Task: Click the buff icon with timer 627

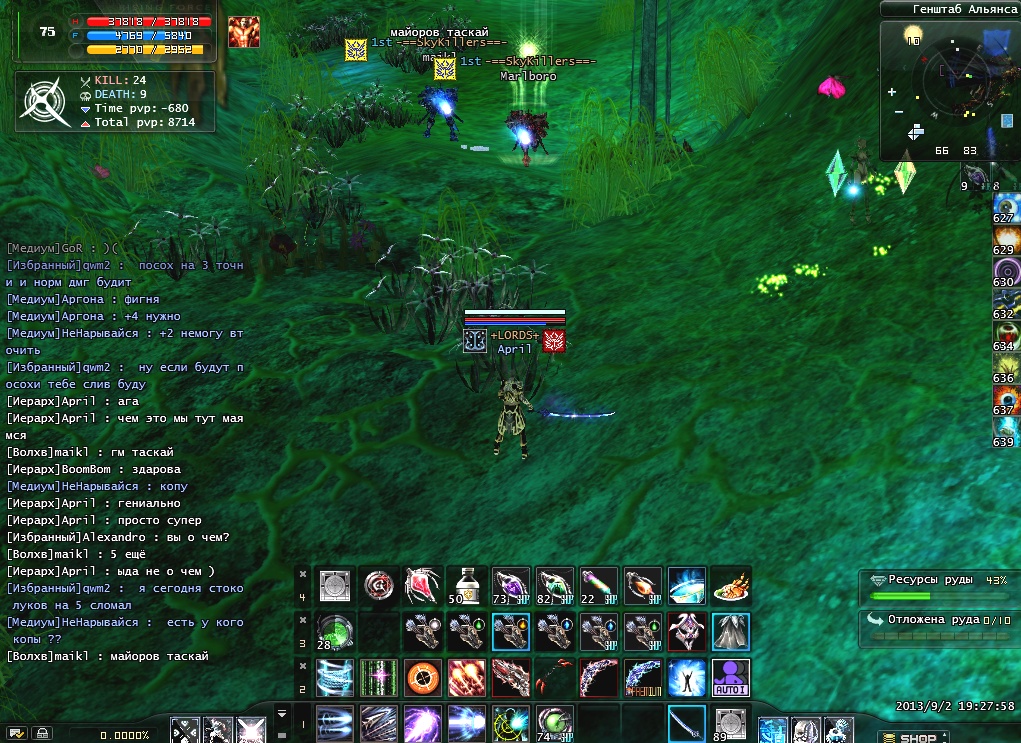Action: click(x=1005, y=206)
